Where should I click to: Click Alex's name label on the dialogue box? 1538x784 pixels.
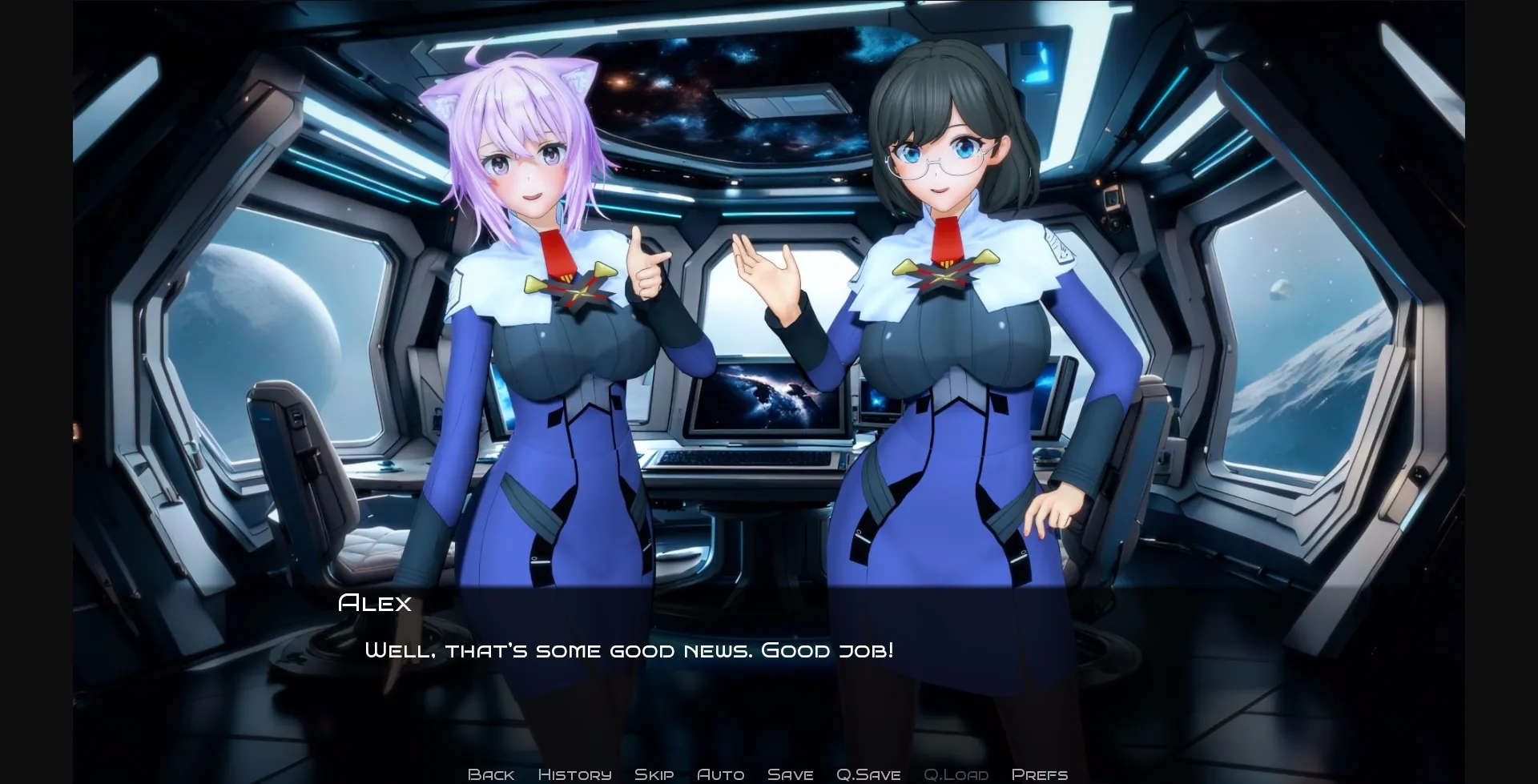click(x=373, y=602)
